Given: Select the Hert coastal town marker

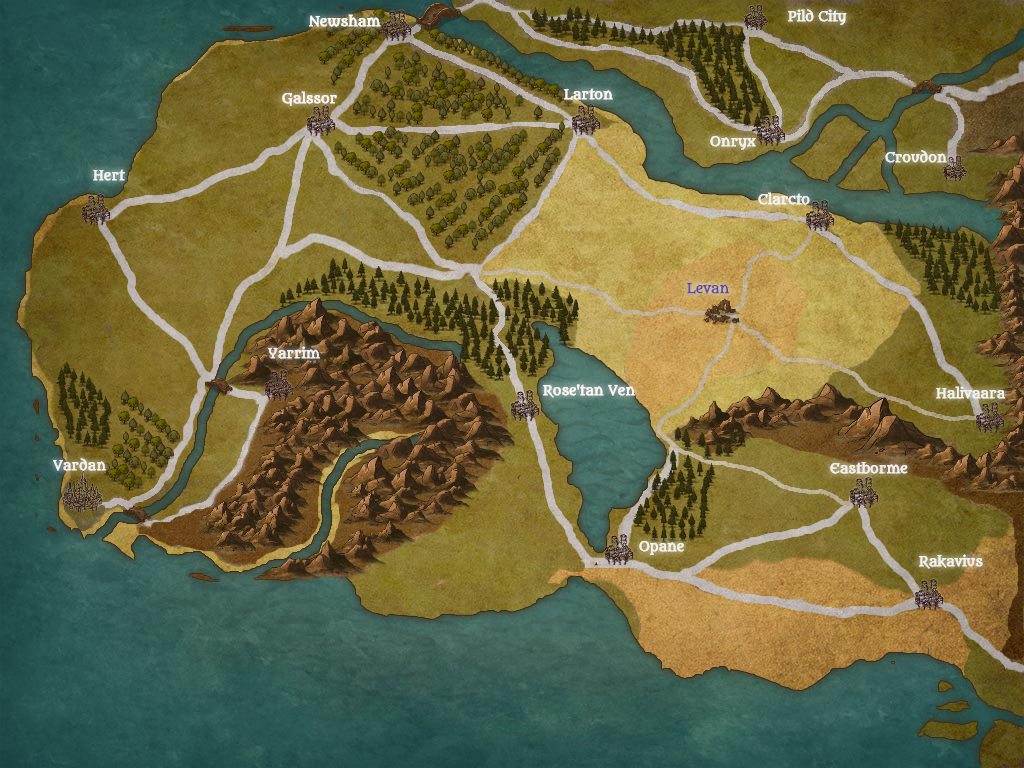Looking at the screenshot, I should (x=96, y=210).
